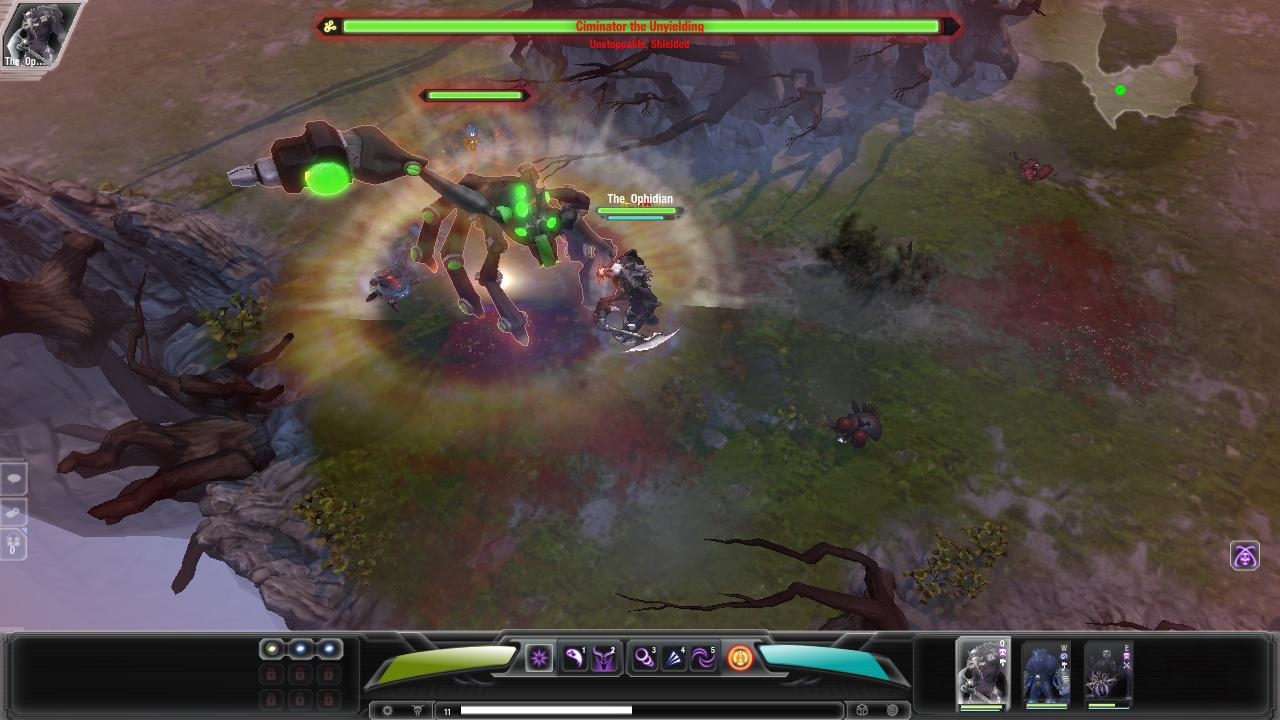The width and height of the screenshot is (1280, 720).
Task: Open the settings gear menu
Action: [388, 711]
